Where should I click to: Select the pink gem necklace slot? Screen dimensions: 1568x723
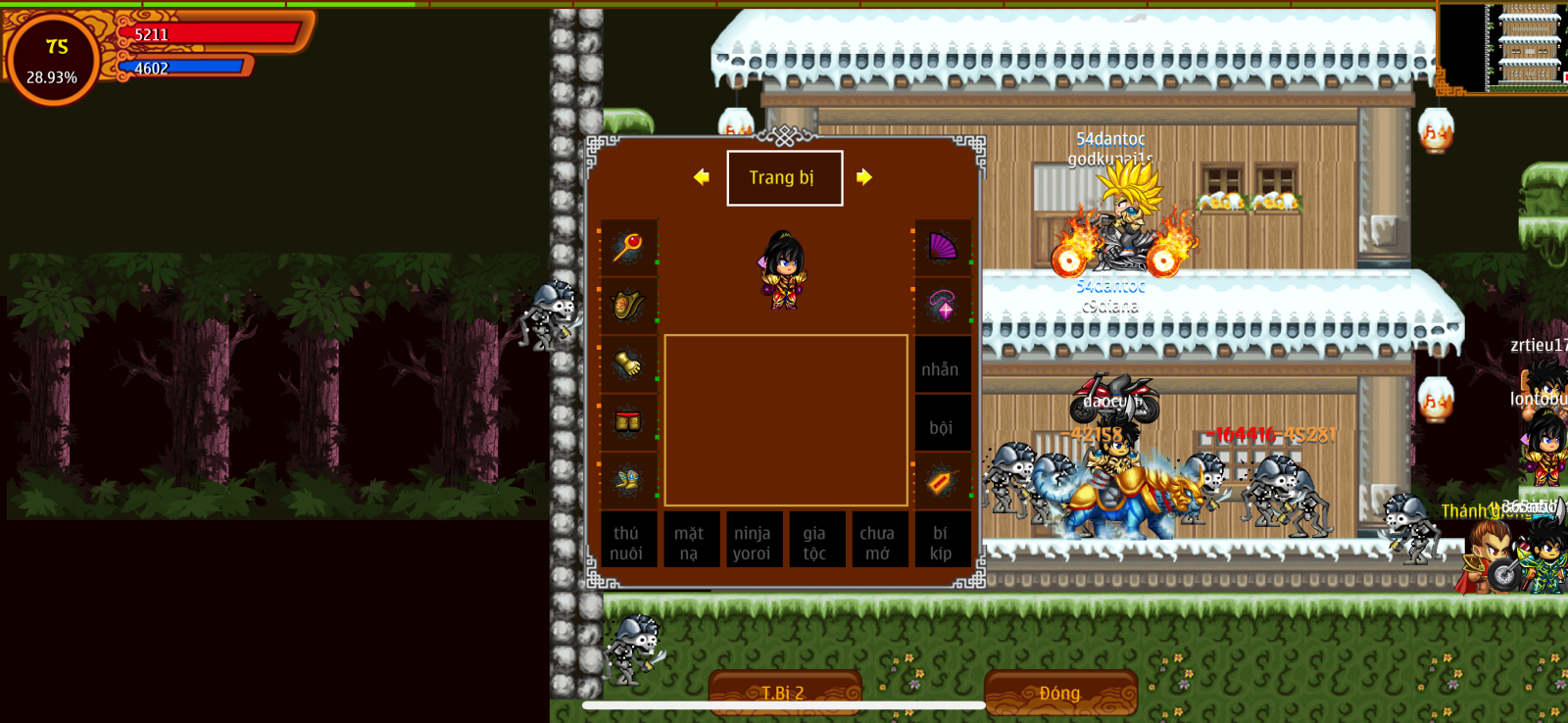pos(942,306)
